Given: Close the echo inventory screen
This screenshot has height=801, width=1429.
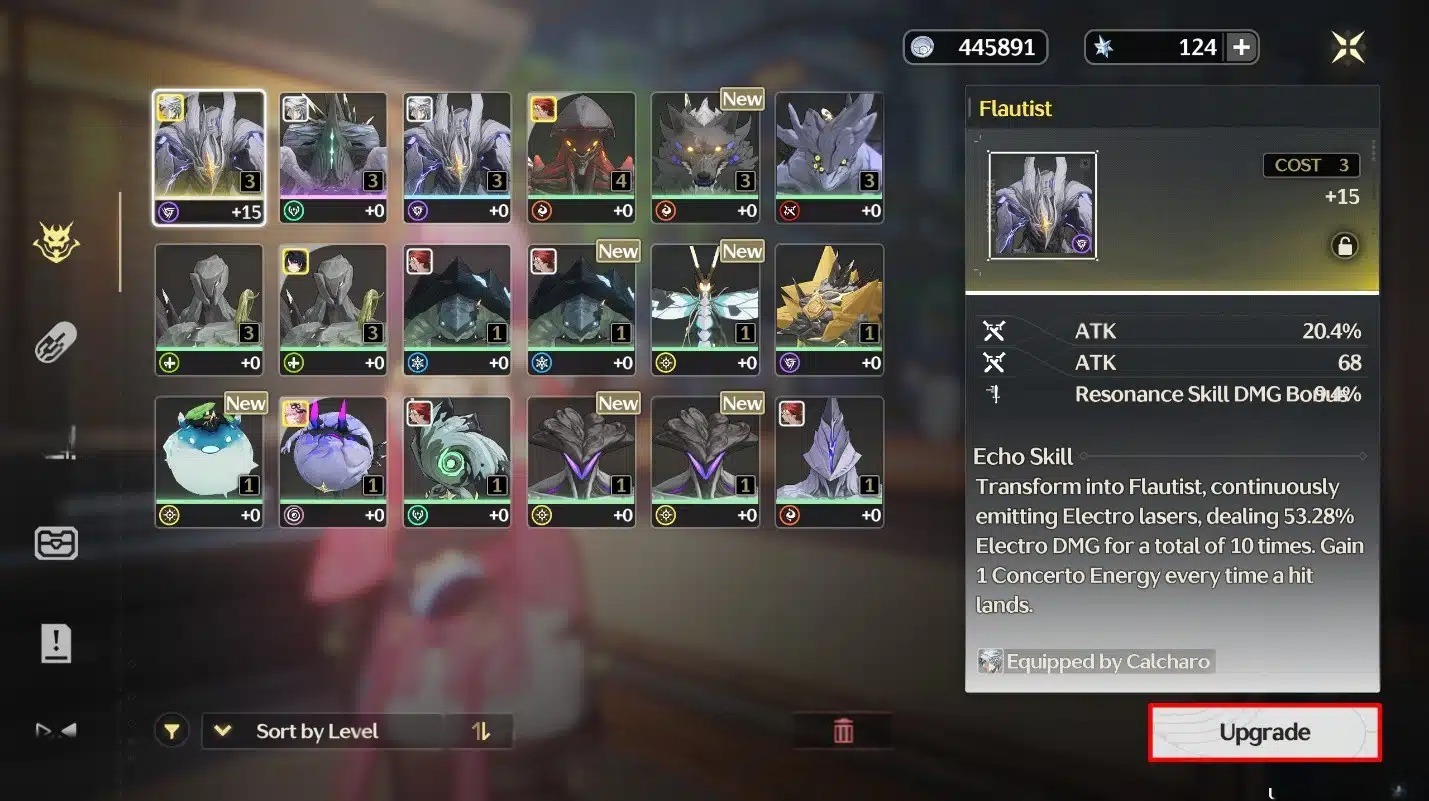Looking at the screenshot, I should [x=1348, y=47].
